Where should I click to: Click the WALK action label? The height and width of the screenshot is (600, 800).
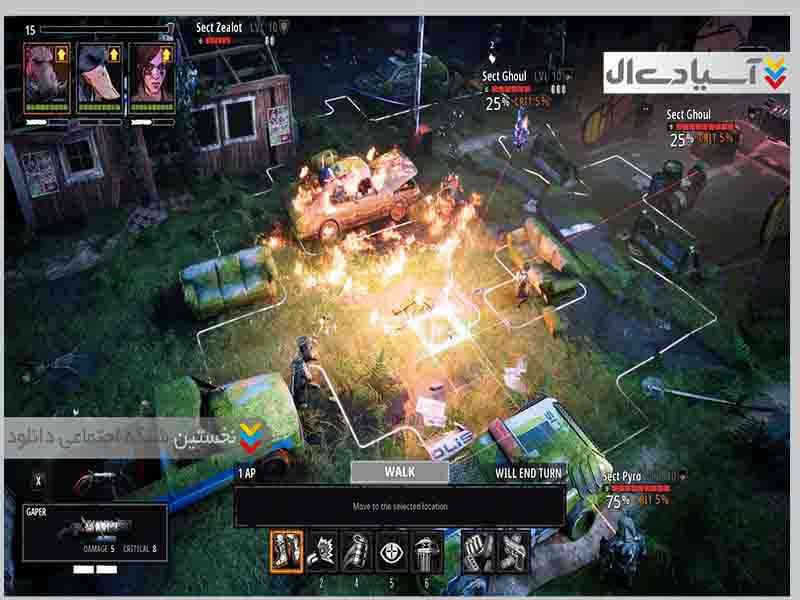(400, 472)
